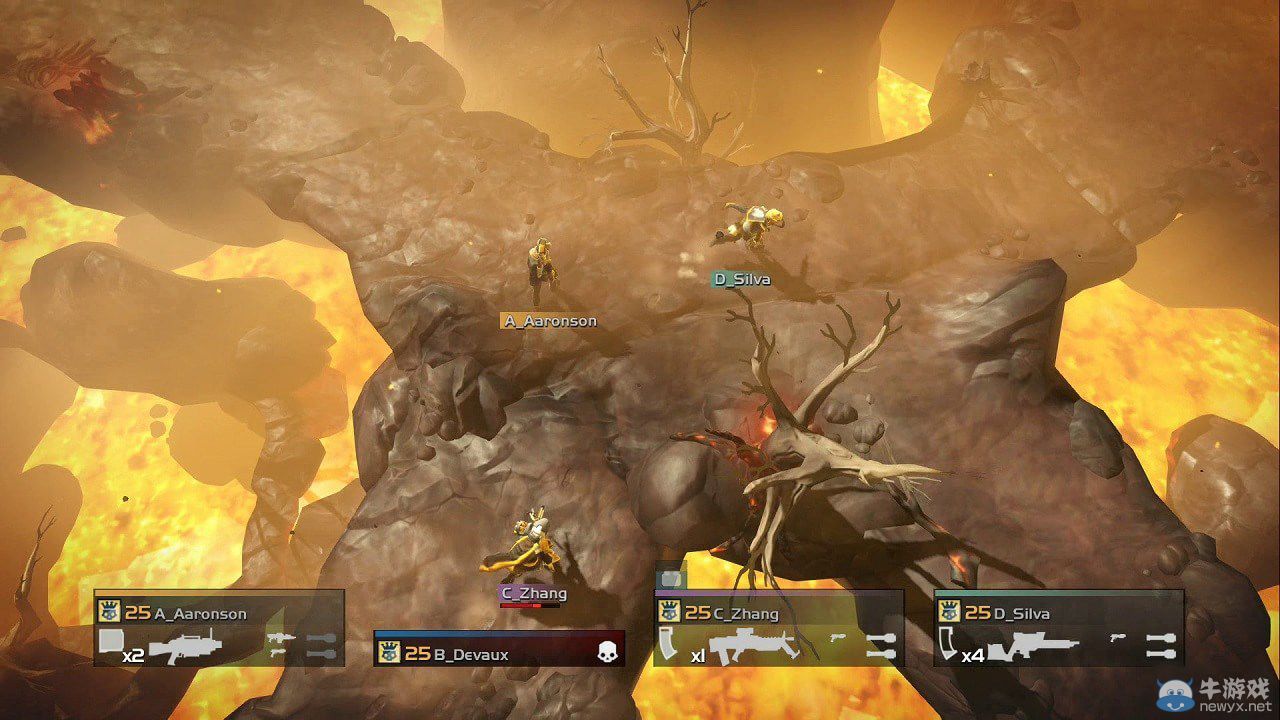Select A_Aaronson's ammo pack icon showing x2
The height and width of the screenshot is (720, 1280).
point(112,640)
